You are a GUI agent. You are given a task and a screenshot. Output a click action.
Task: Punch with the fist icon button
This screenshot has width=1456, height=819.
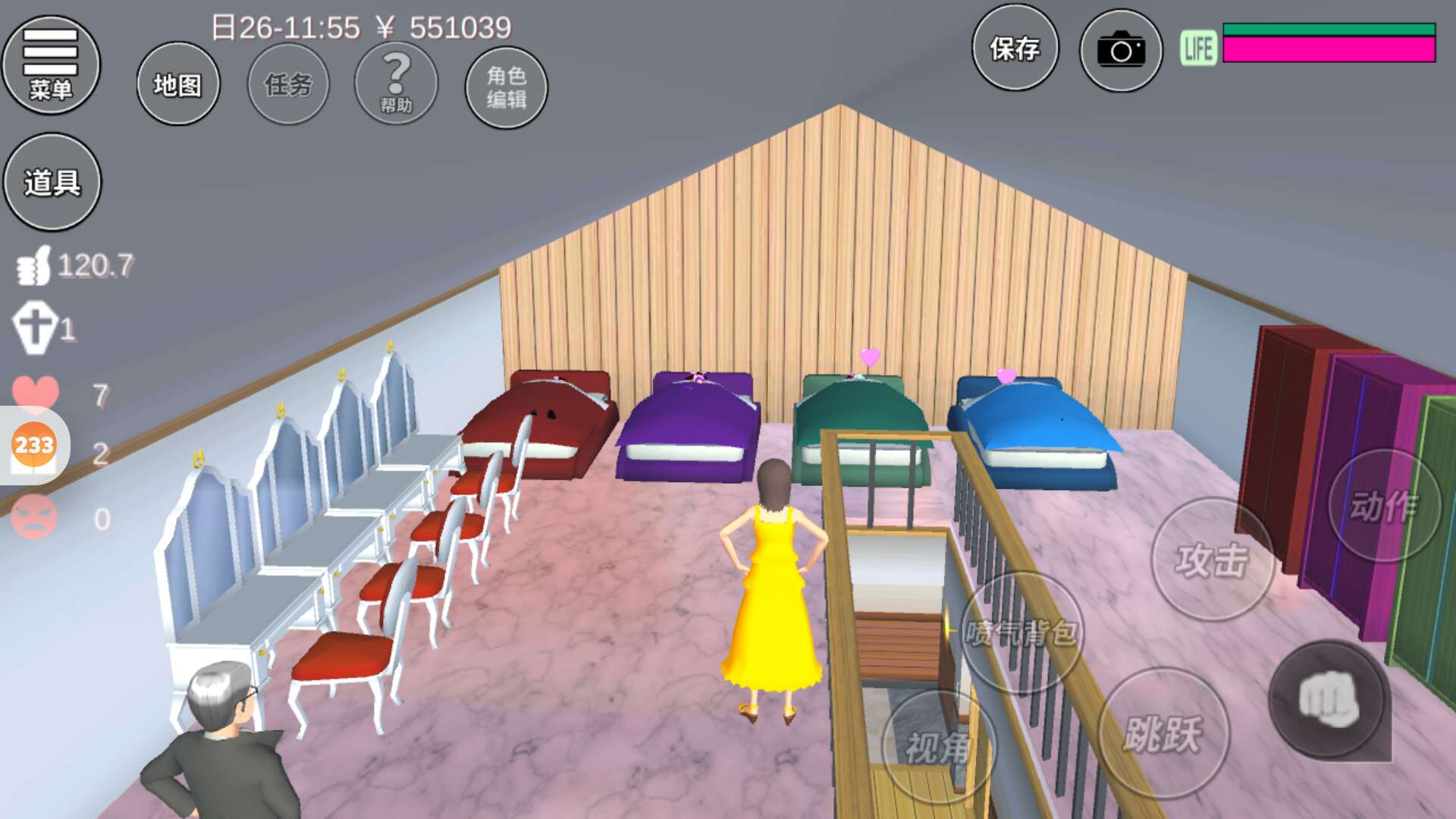(1329, 700)
